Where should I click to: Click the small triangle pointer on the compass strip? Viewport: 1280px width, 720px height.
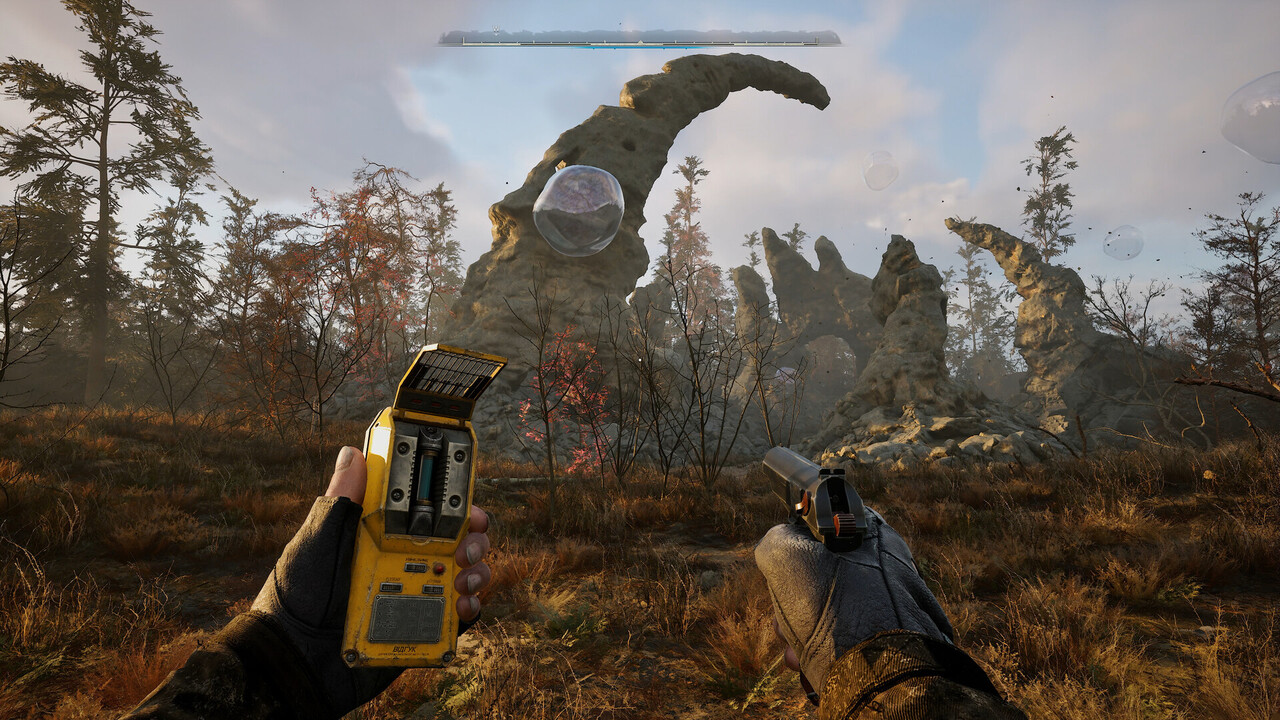(640, 42)
